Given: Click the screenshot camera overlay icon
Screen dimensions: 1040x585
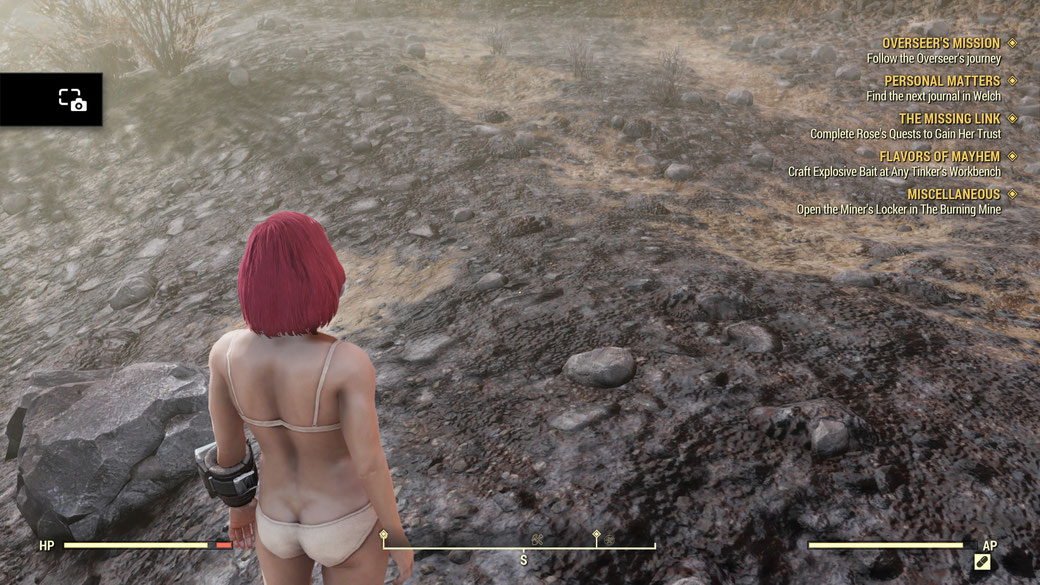Looking at the screenshot, I should 72,99.
